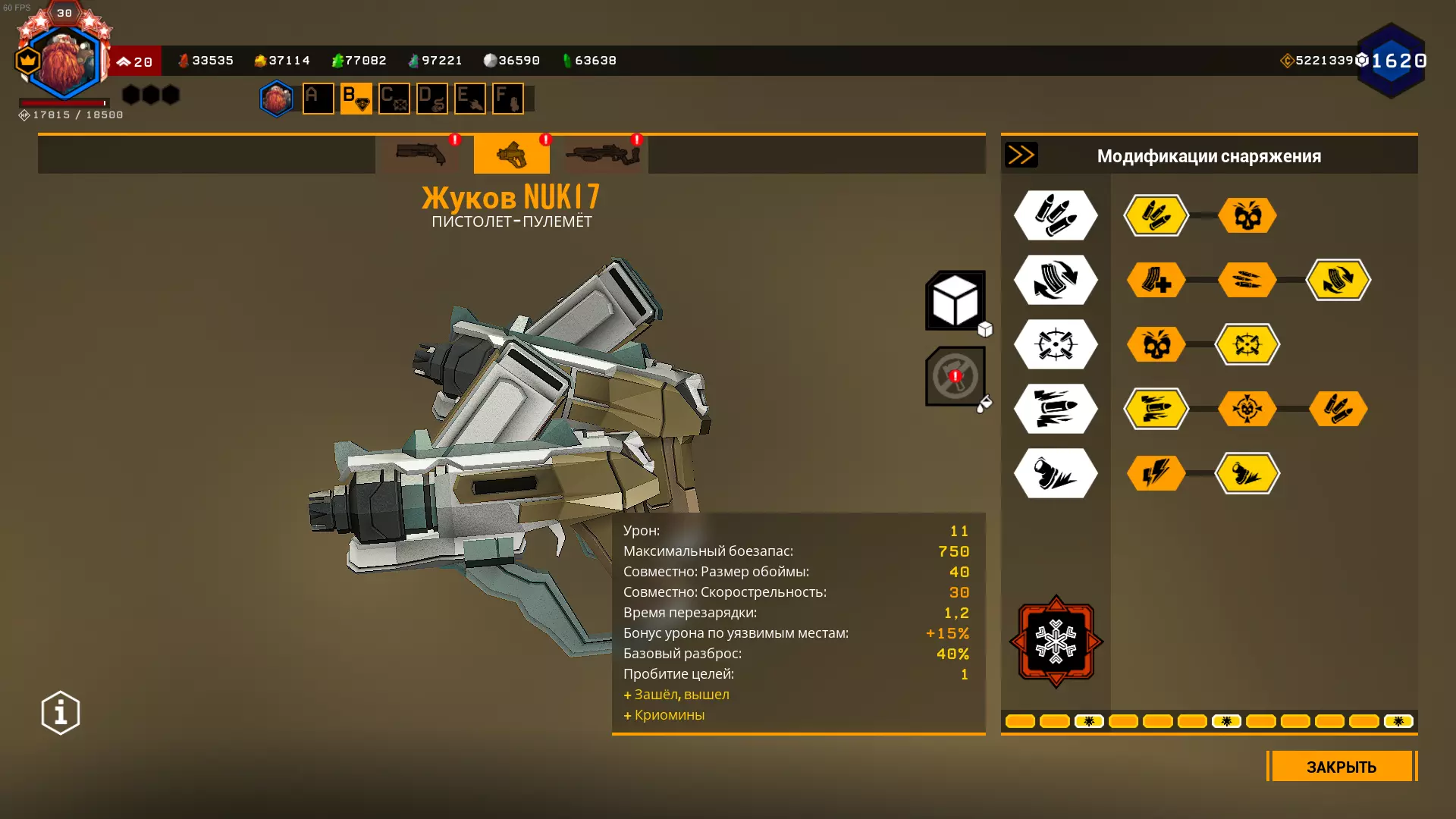This screenshot has width=1456, height=819.
Task: Select the orange pistol weapon tab
Action: pyautogui.click(x=512, y=155)
